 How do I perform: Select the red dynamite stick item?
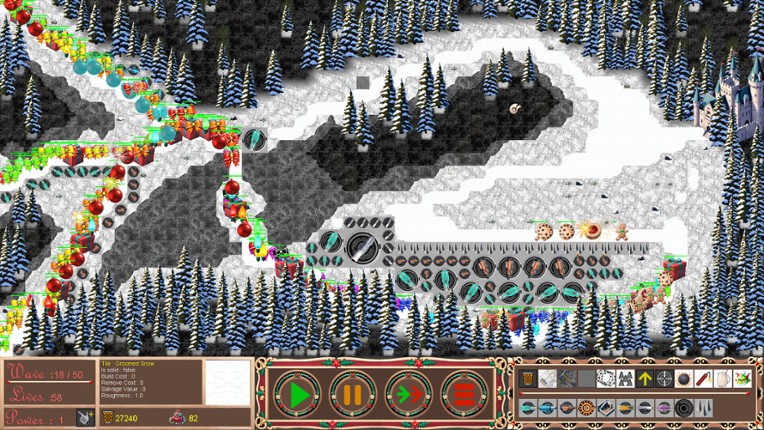tap(703, 379)
